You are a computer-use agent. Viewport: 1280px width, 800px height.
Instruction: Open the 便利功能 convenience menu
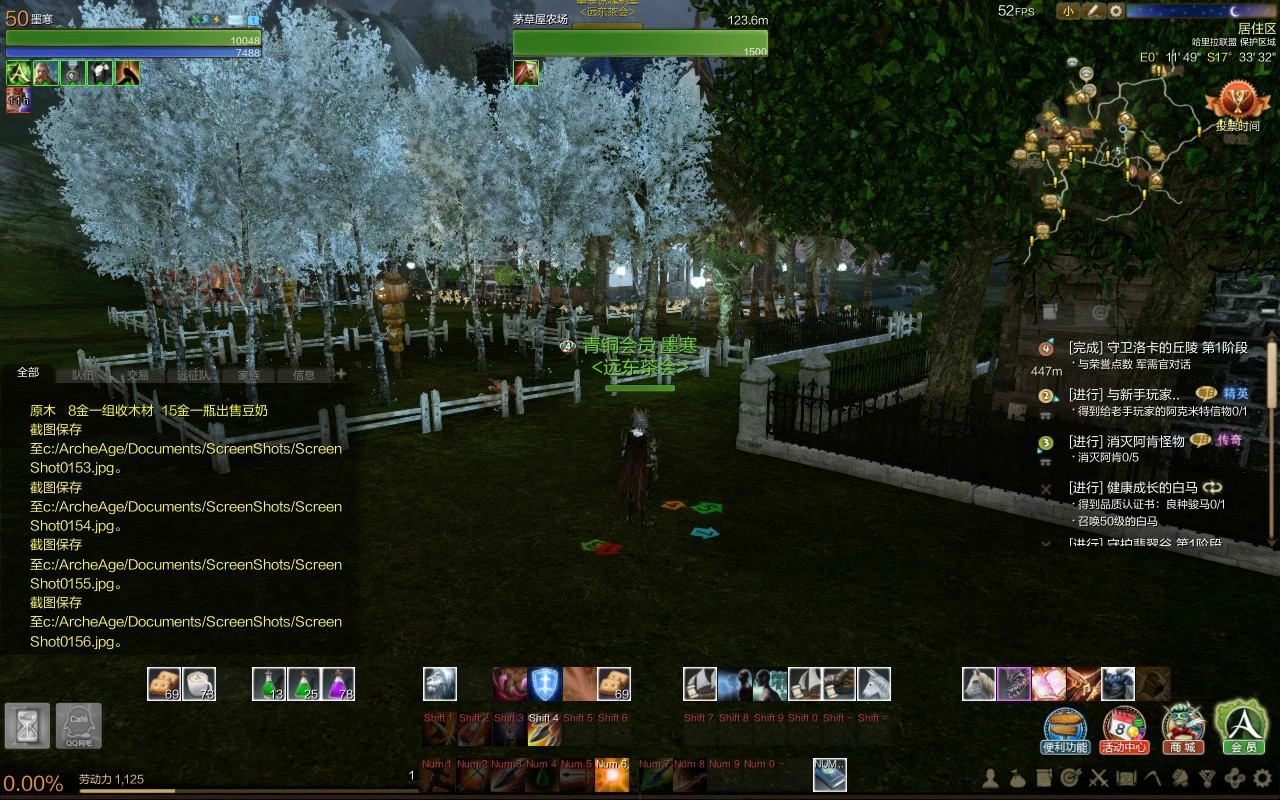click(x=1065, y=729)
